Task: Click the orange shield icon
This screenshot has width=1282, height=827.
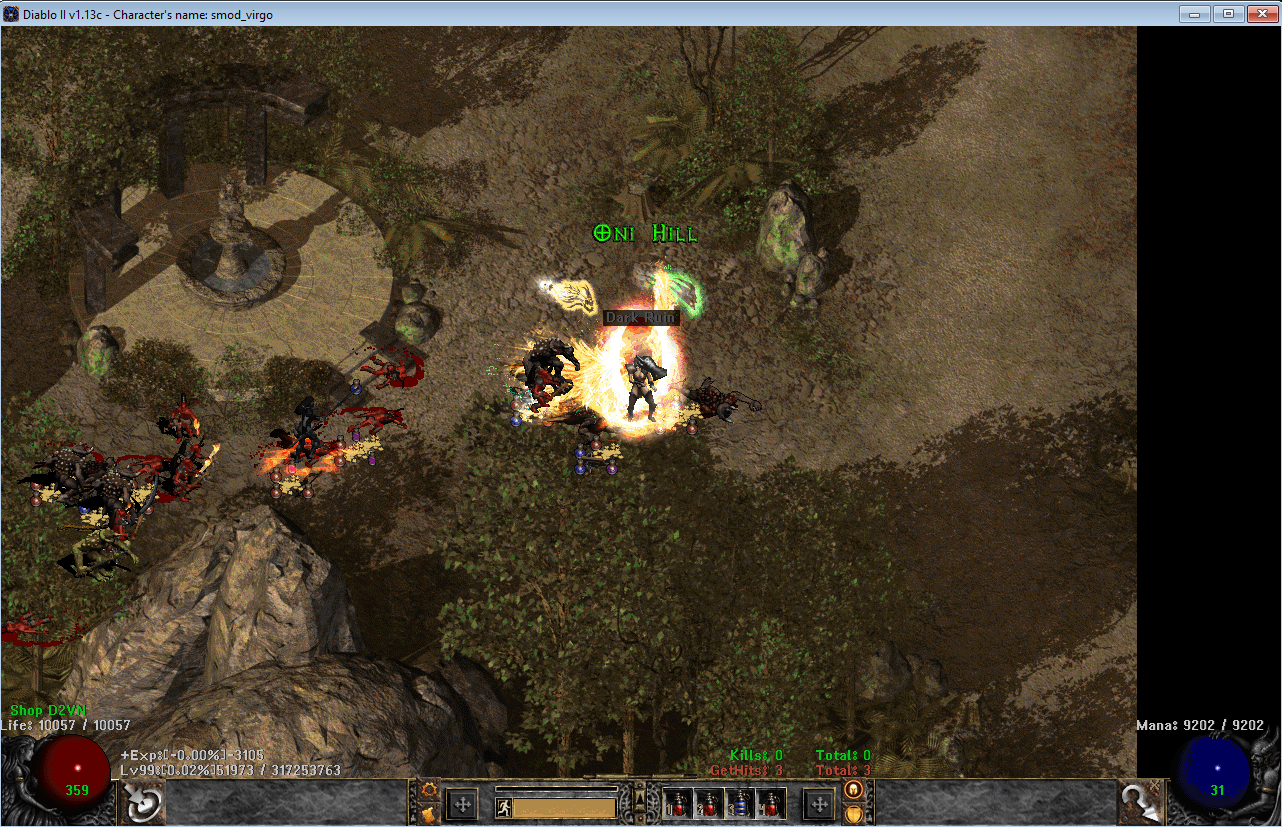Action: [855, 813]
